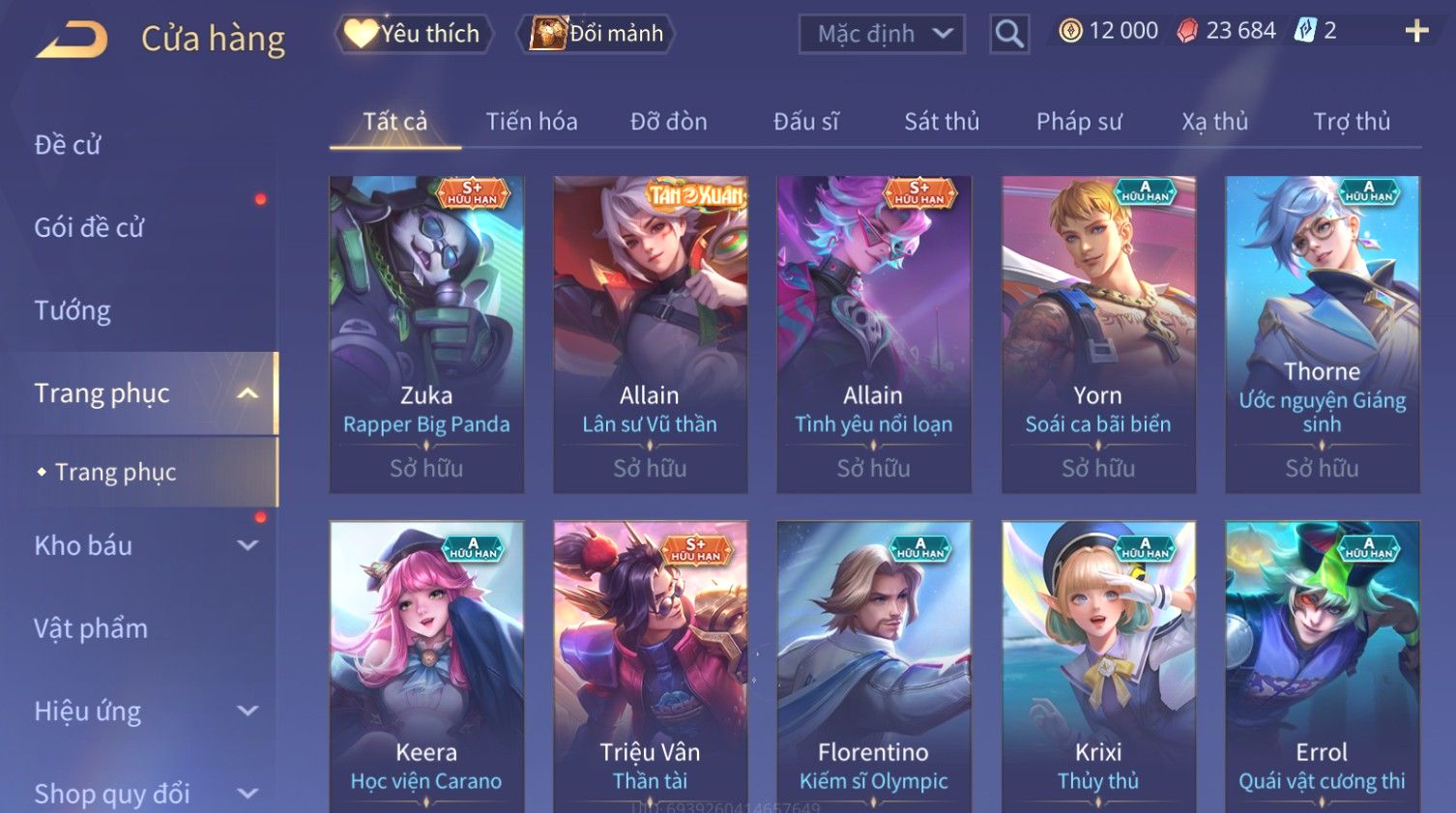Switch to the Đỡ đòn tab

(x=668, y=122)
